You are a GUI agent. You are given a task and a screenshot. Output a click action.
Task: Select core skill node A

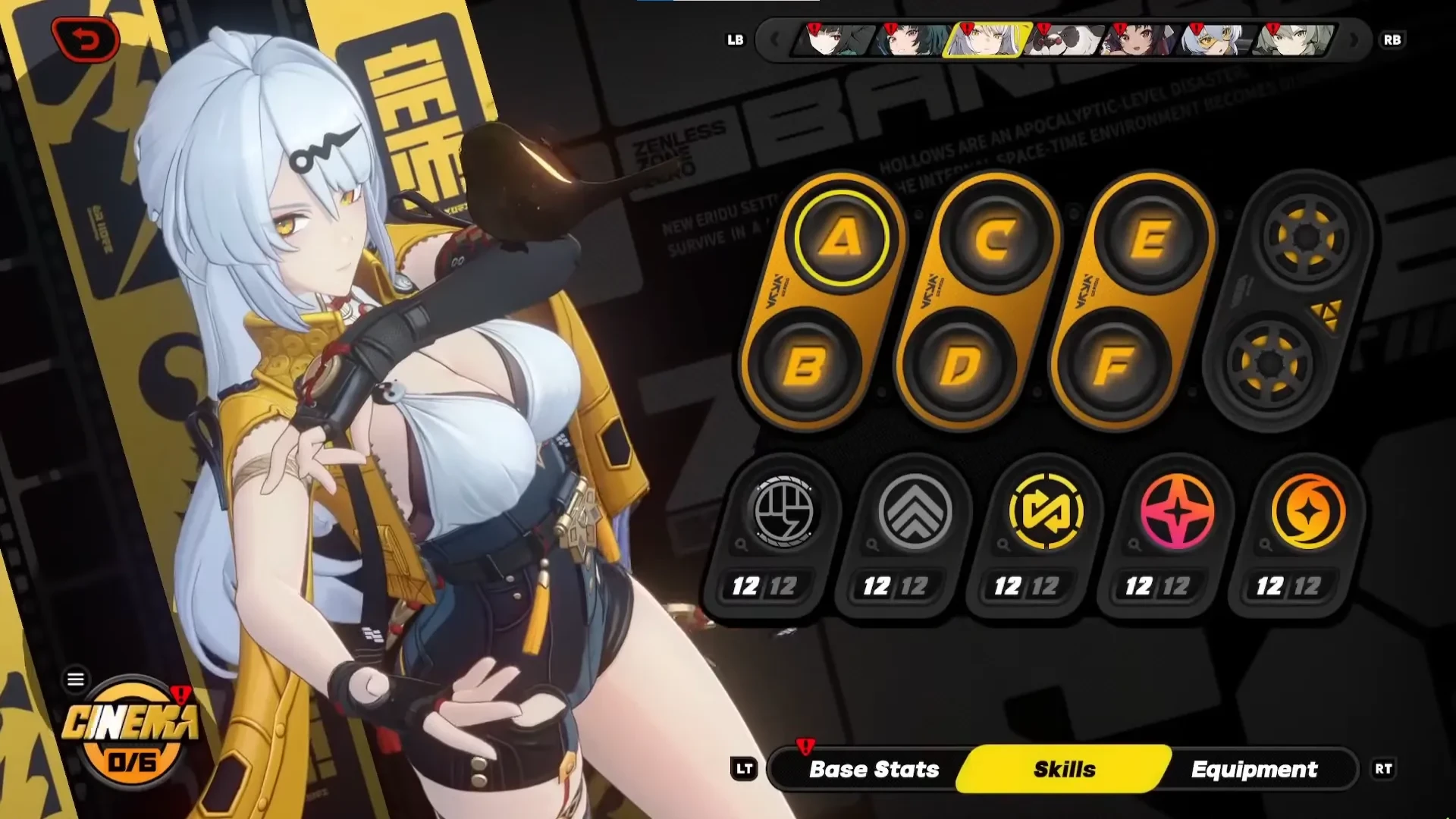841,238
